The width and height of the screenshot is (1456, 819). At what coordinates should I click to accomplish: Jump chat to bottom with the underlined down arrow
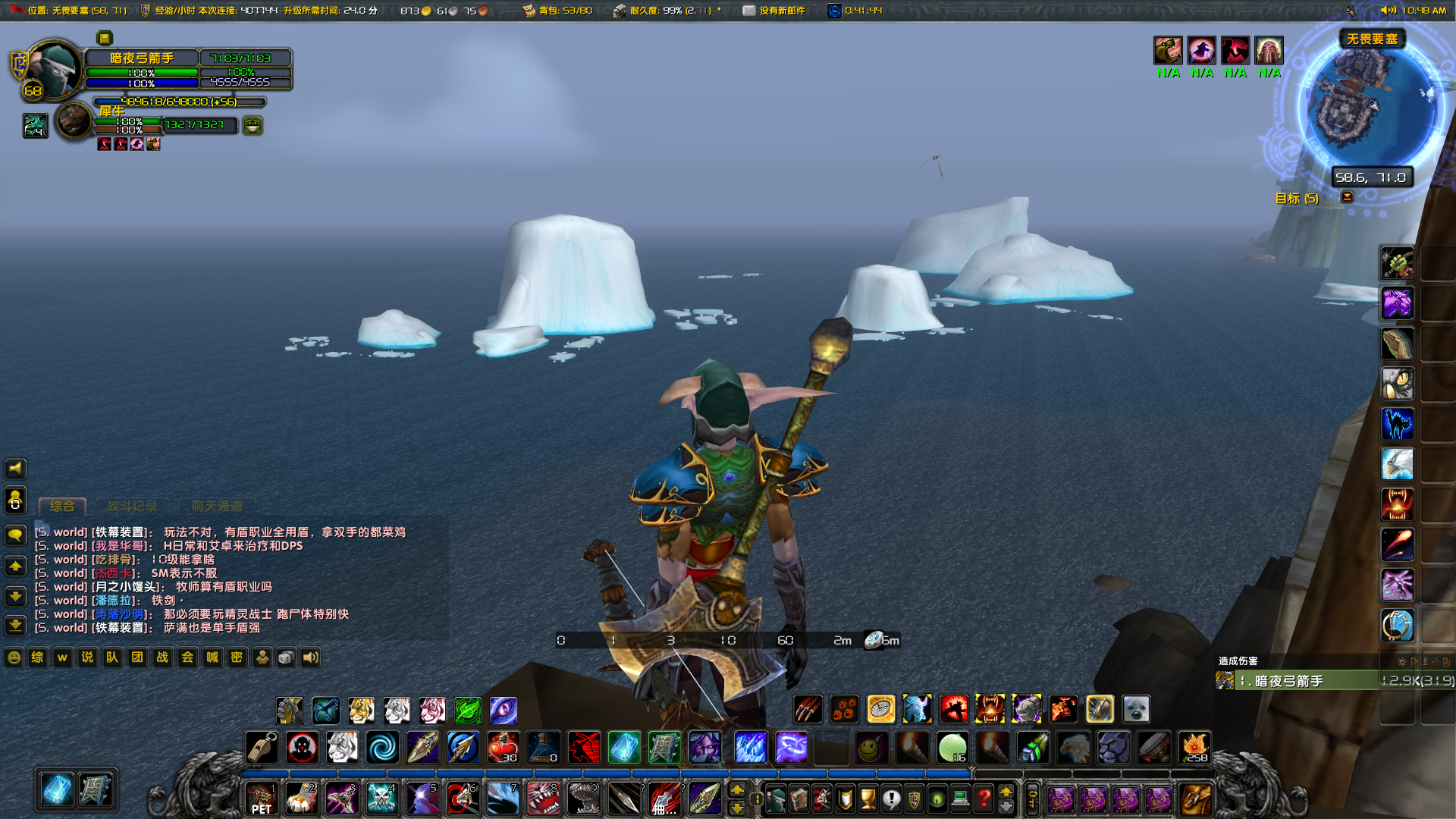click(15, 626)
